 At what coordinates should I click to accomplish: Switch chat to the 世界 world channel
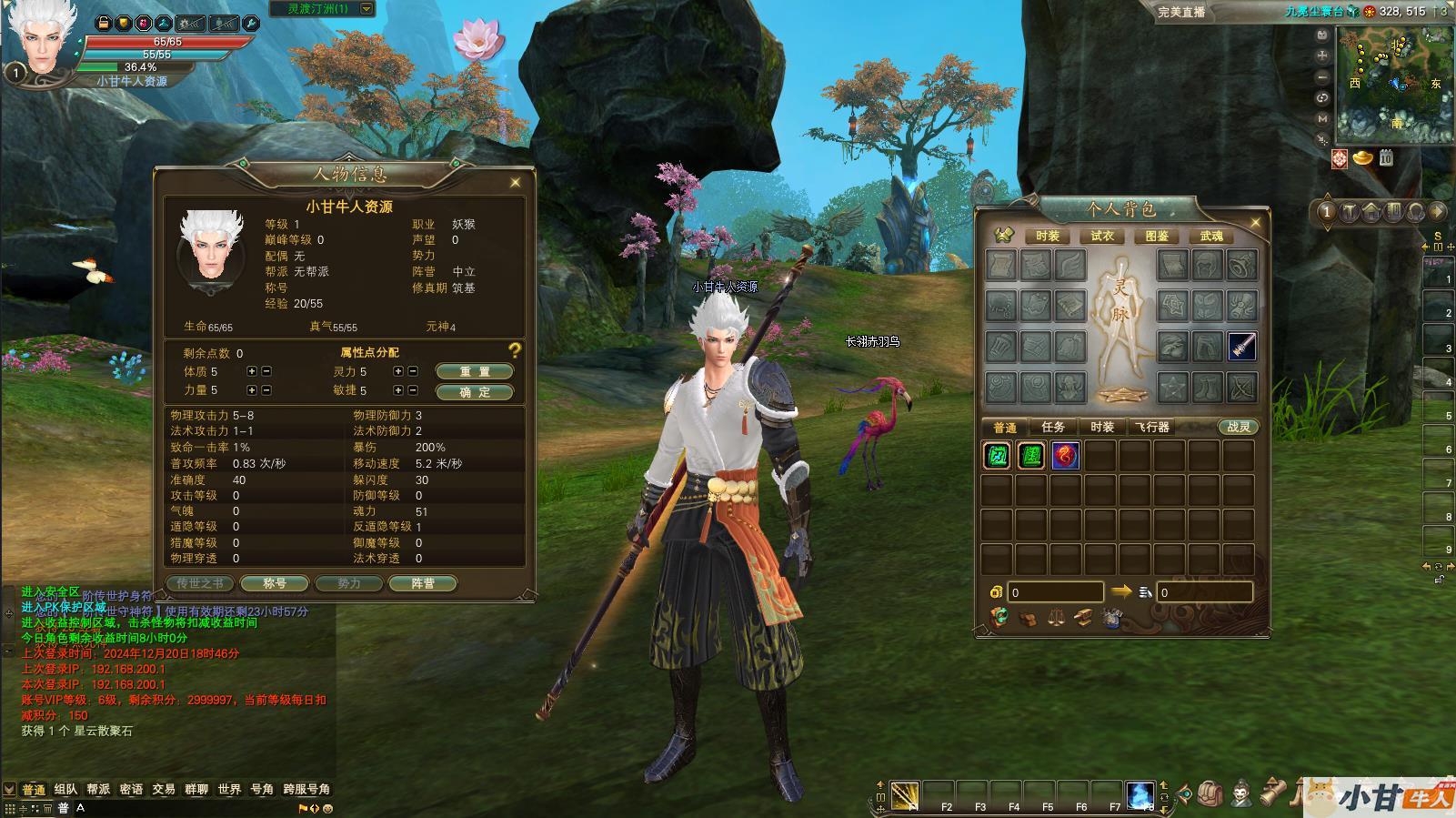click(229, 789)
